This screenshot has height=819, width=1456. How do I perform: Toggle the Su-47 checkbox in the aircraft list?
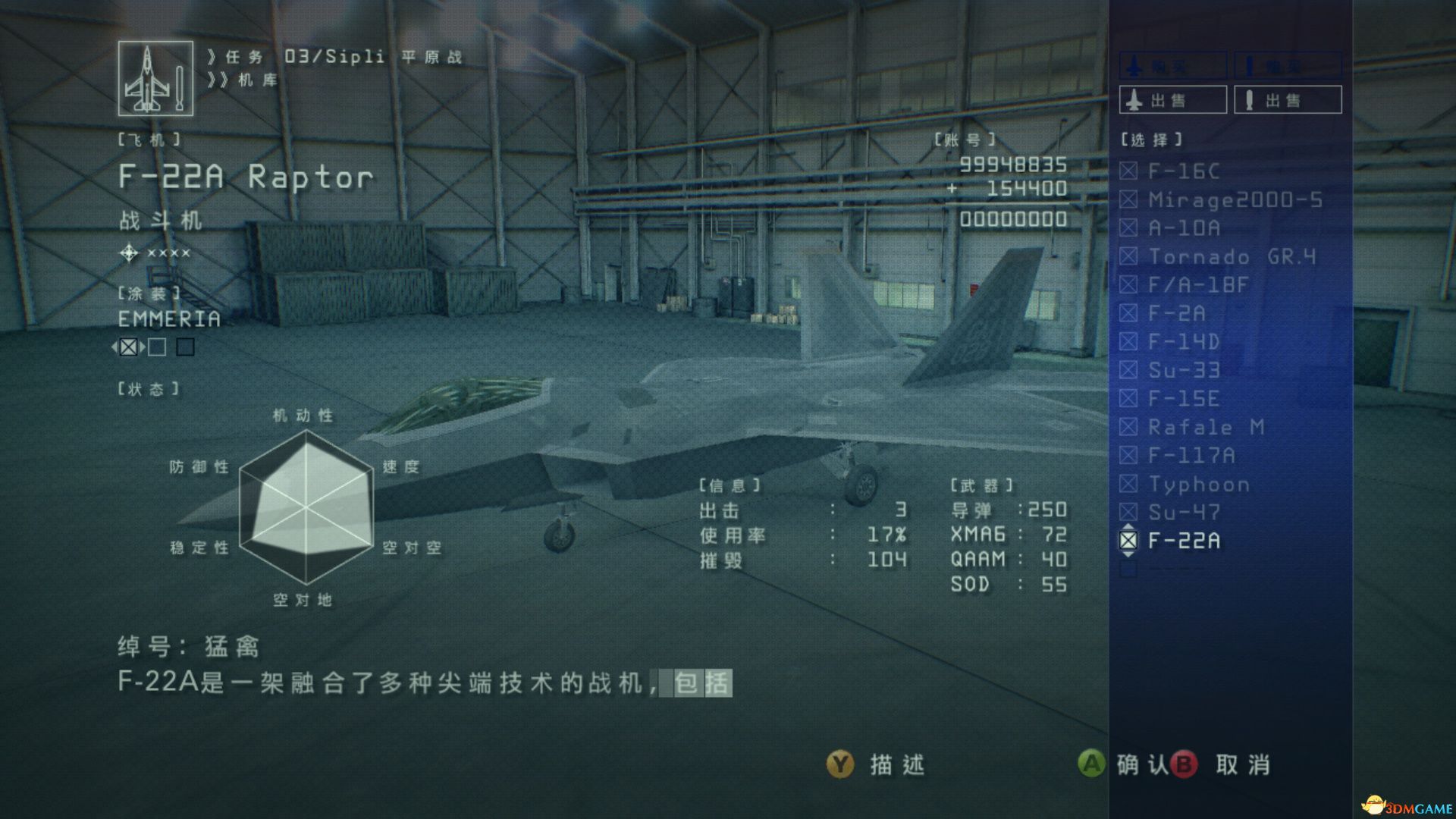coord(1130,513)
